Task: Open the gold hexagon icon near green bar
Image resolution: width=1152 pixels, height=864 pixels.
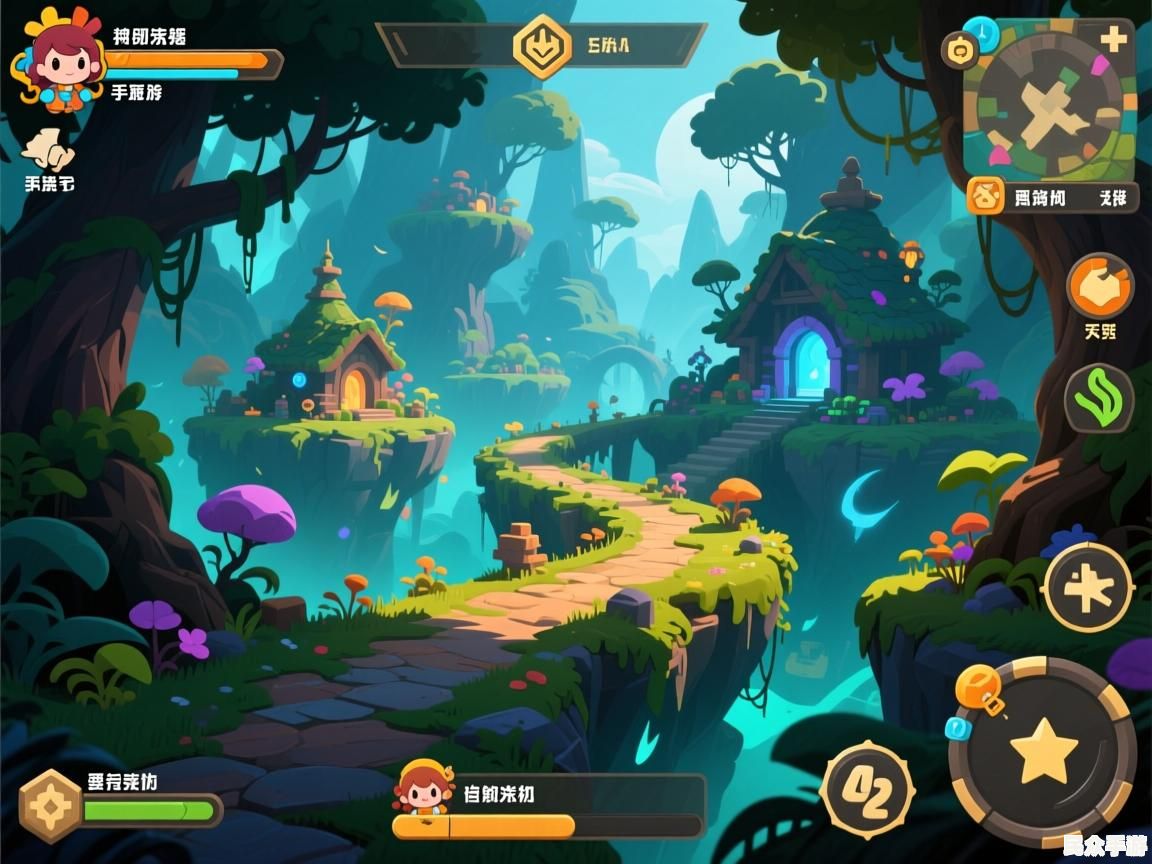Action: click(x=50, y=806)
